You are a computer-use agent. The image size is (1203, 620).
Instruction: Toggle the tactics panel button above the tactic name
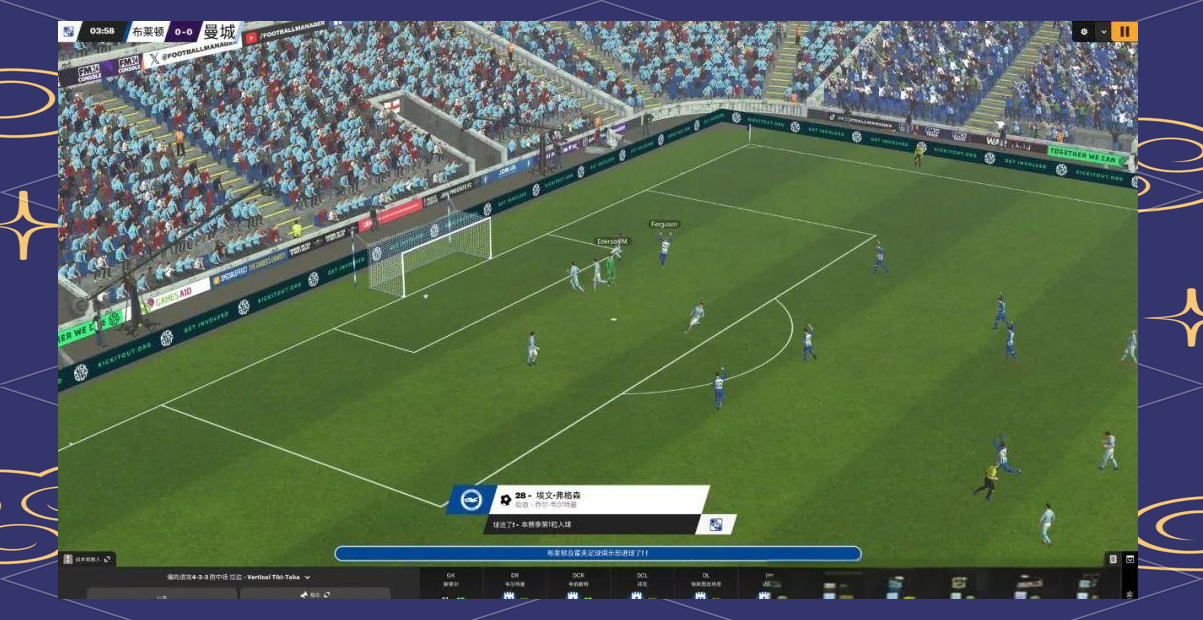[x=88, y=559]
